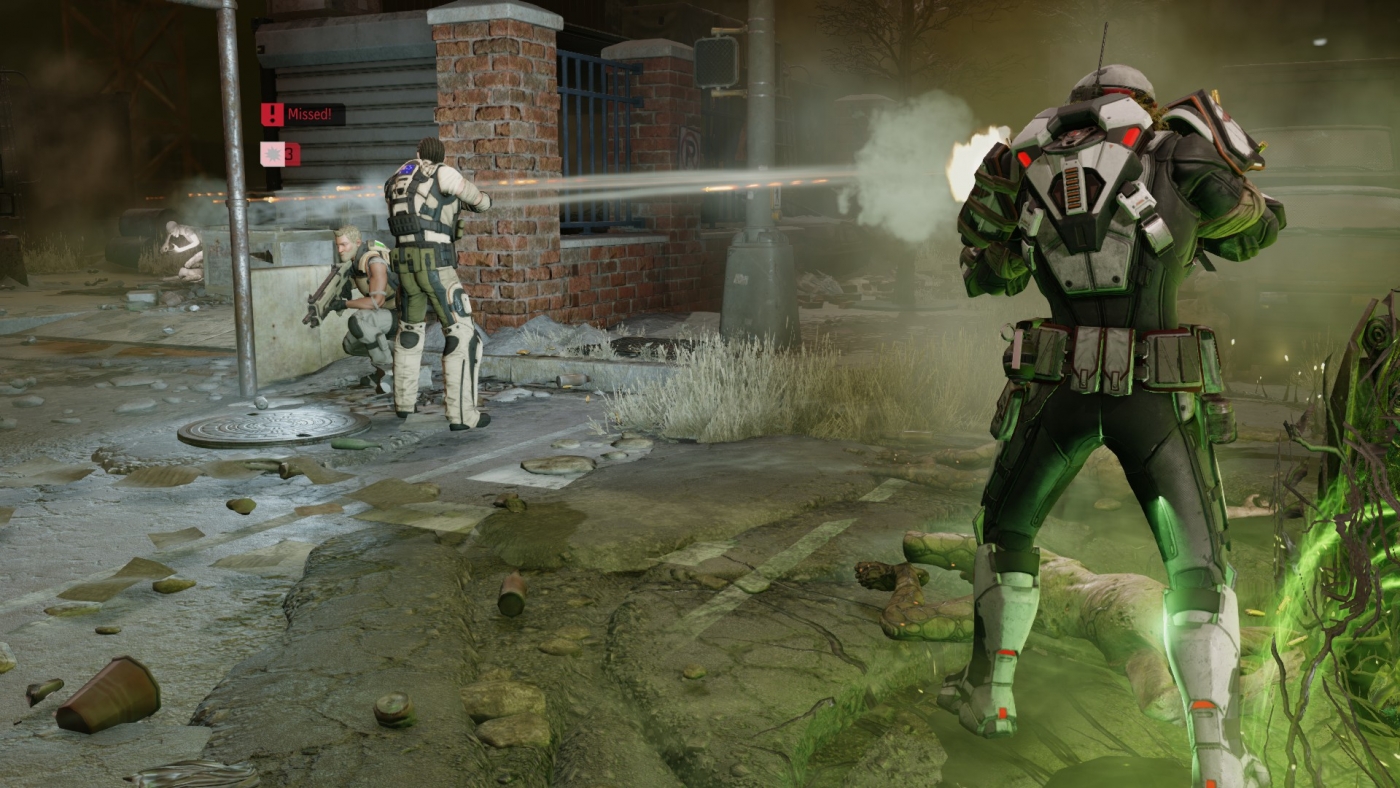Click the parking sign on the fence
This screenshot has width=1400, height=788.
coord(691,148)
